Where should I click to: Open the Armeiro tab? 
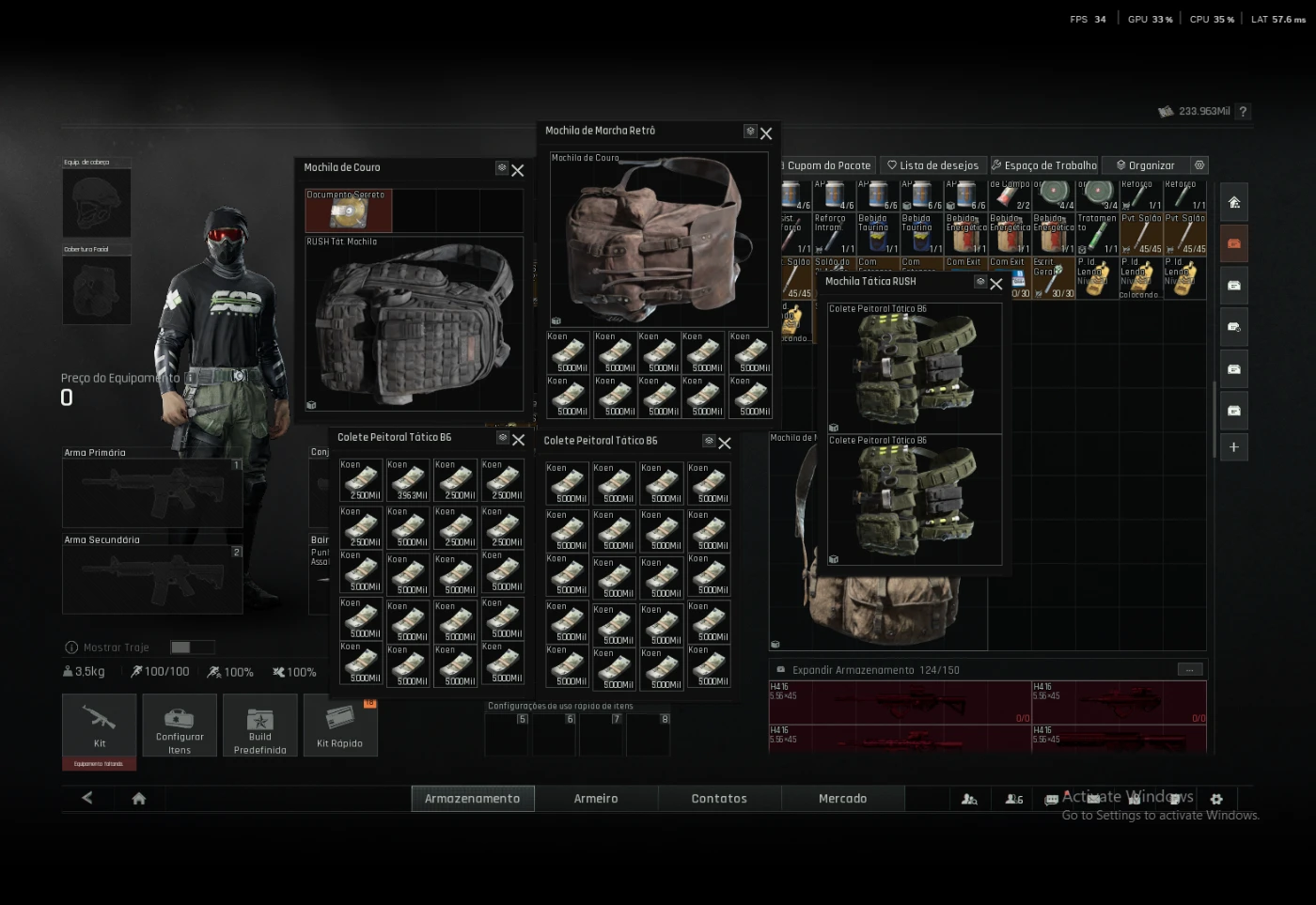point(596,799)
